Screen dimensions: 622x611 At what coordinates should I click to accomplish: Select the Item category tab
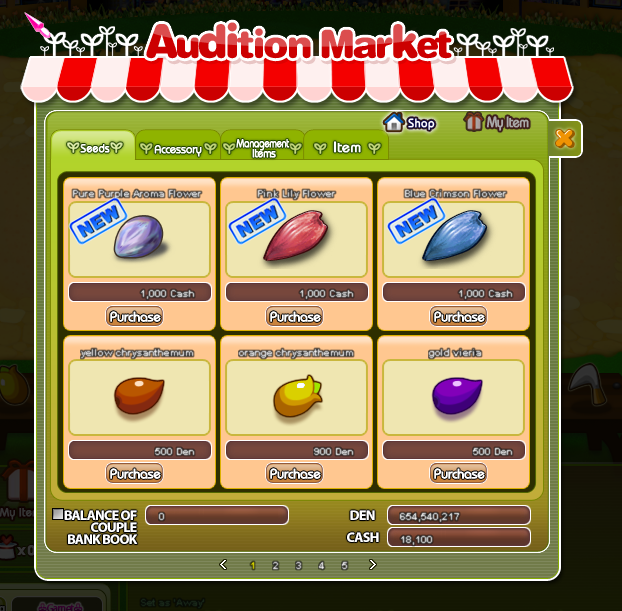pyautogui.click(x=346, y=147)
